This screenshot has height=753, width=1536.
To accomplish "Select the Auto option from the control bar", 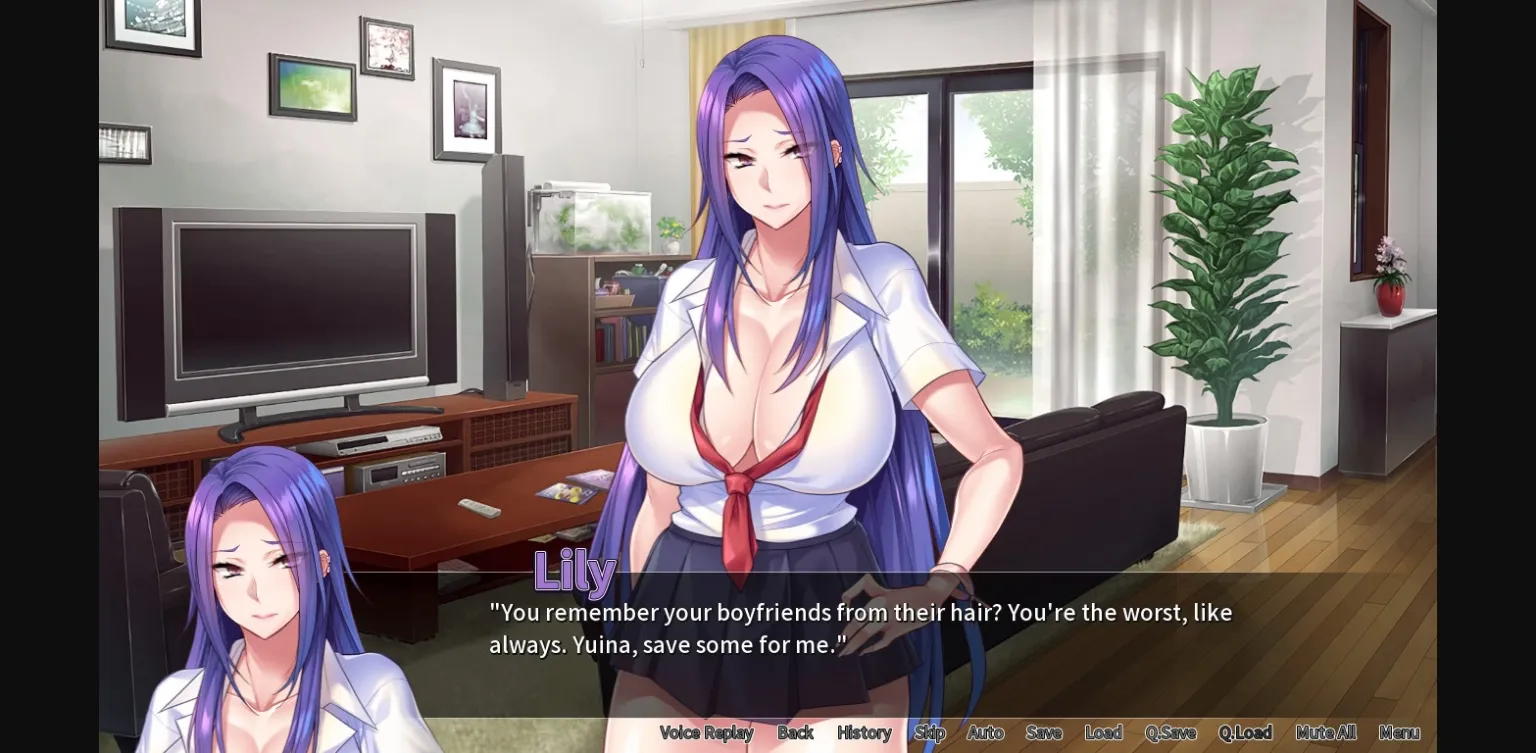I will tap(985, 732).
